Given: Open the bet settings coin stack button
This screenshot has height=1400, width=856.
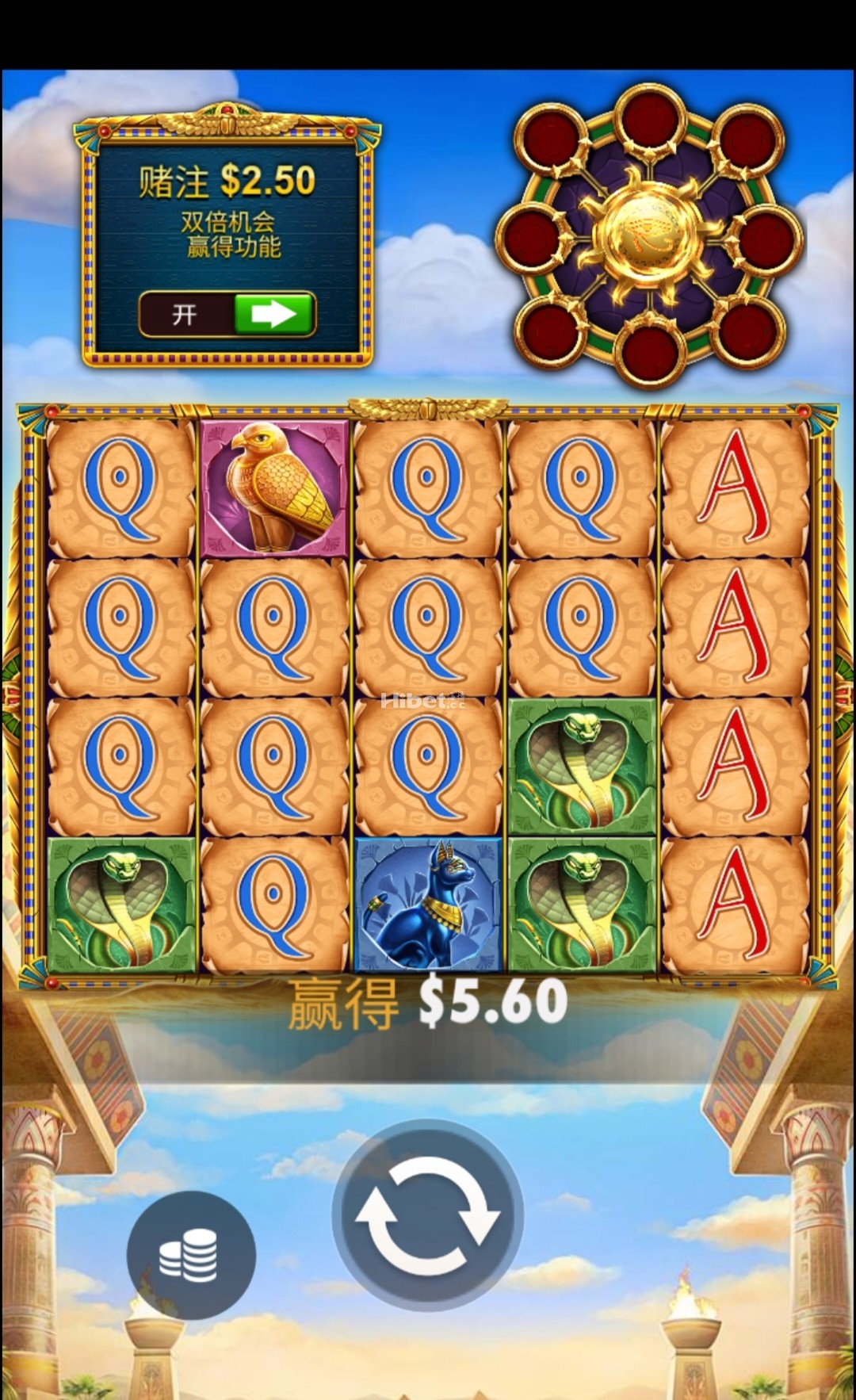Looking at the screenshot, I should coord(191,1254).
